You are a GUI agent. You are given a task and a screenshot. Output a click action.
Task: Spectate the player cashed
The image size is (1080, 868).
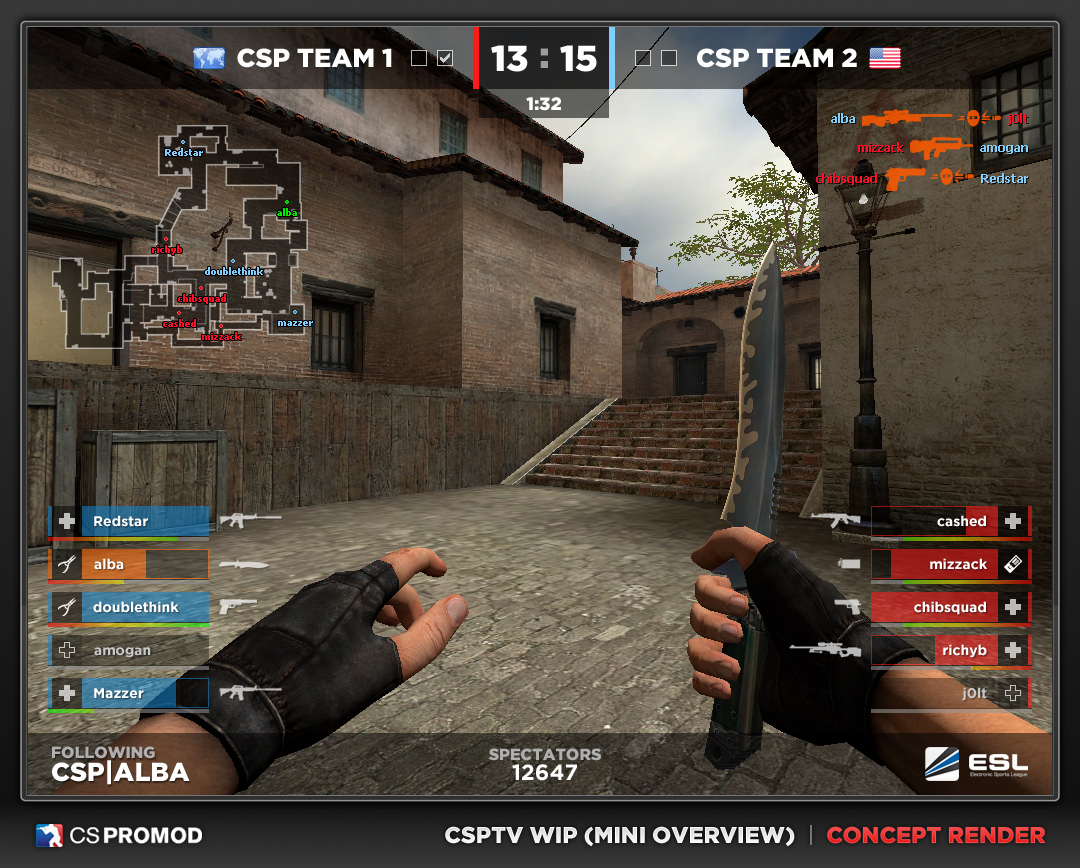(950, 521)
